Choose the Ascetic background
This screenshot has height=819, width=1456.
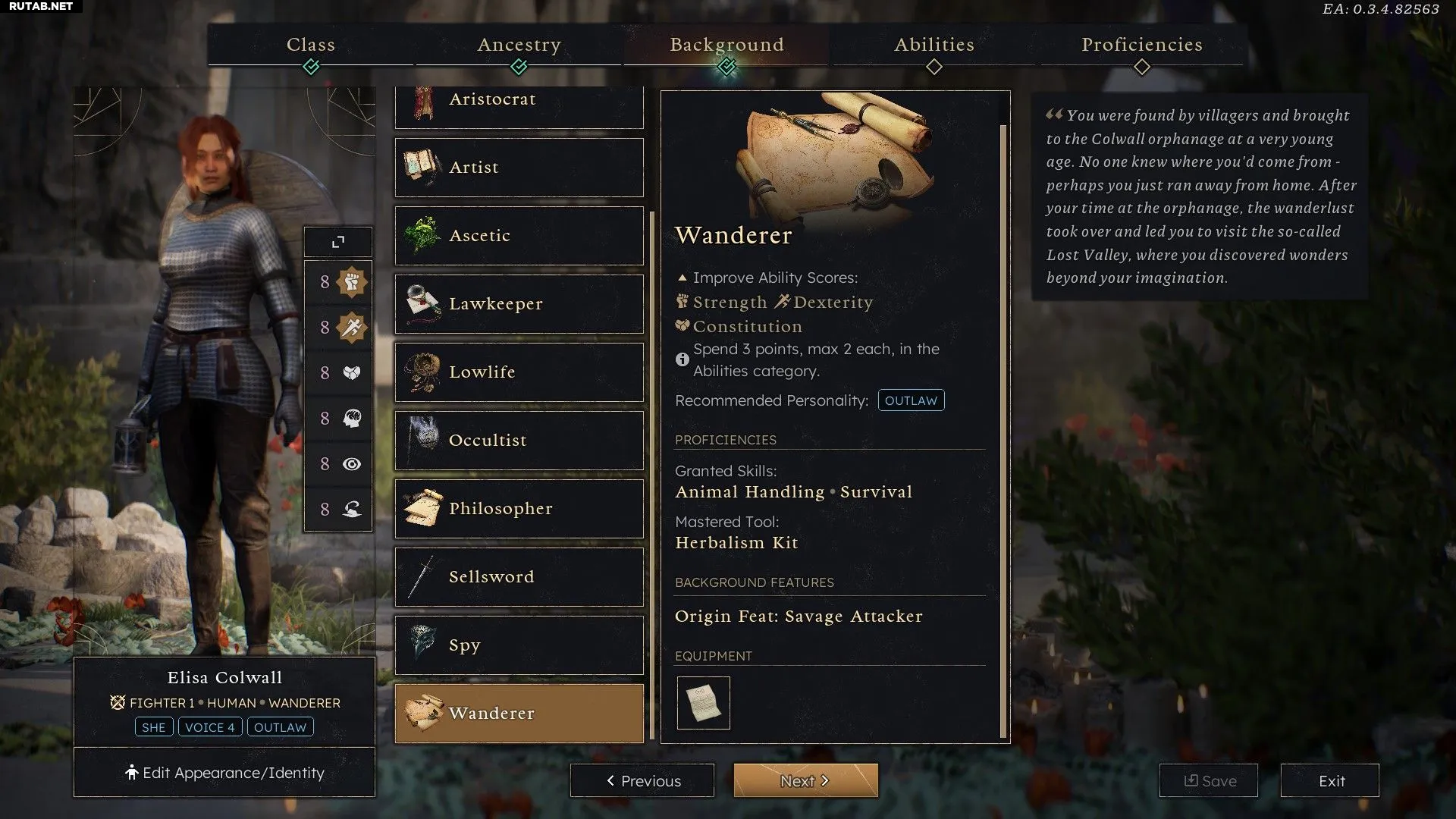click(x=519, y=236)
